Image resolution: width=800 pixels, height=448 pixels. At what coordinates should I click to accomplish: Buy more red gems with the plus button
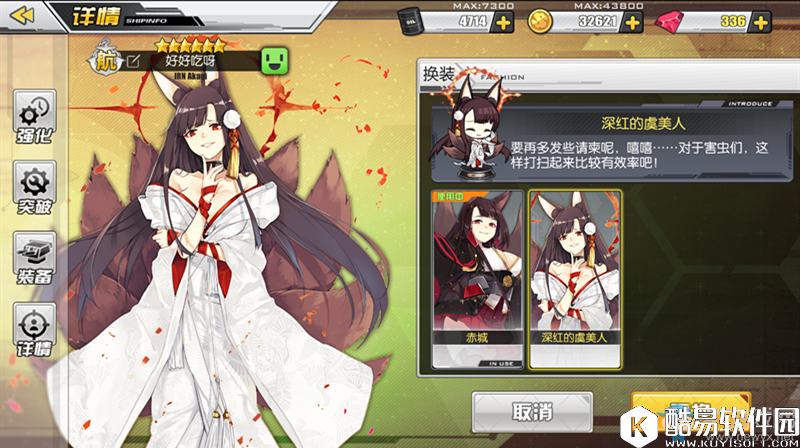click(x=765, y=22)
